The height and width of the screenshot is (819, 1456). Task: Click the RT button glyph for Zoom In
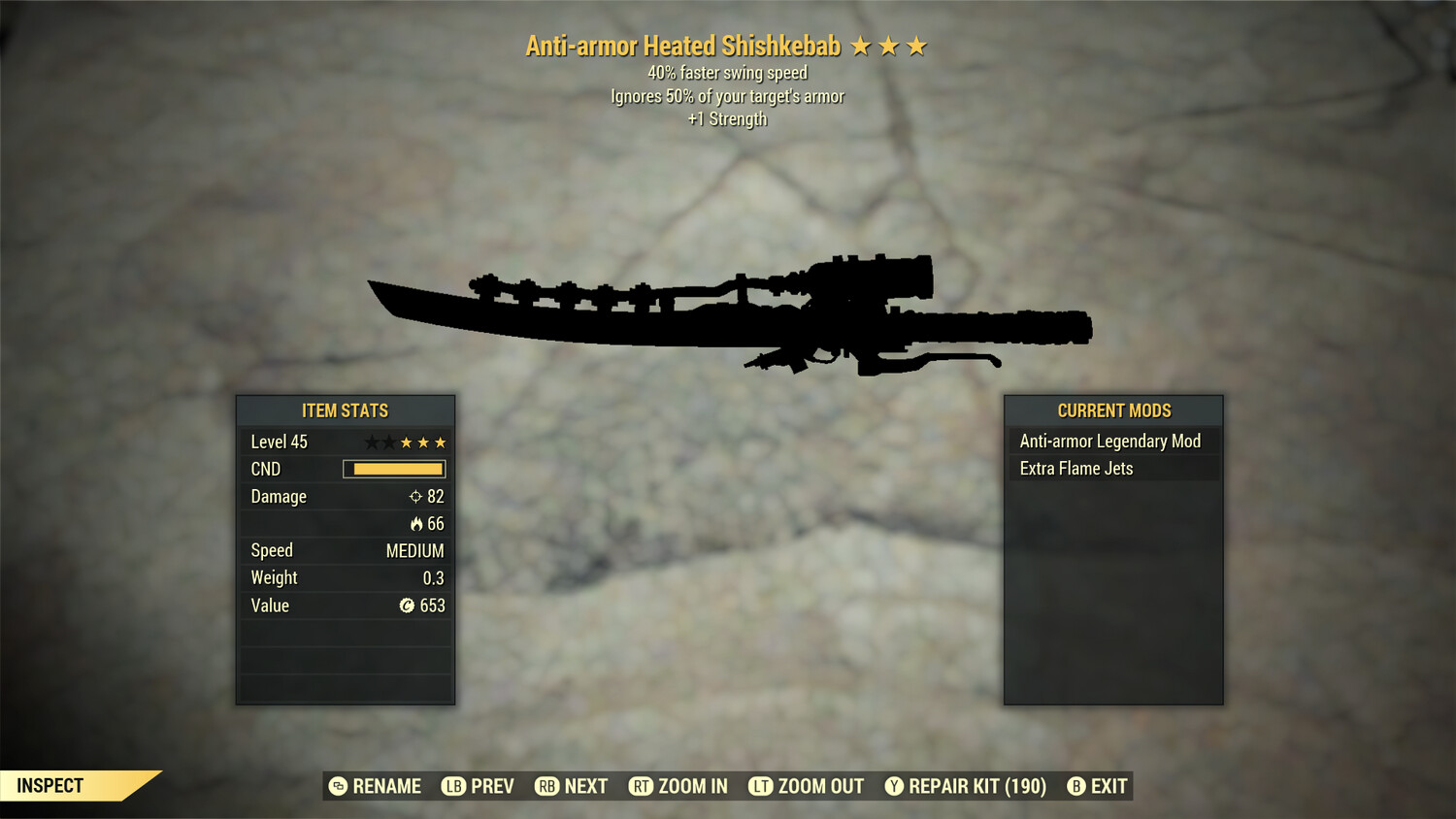(643, 786)
